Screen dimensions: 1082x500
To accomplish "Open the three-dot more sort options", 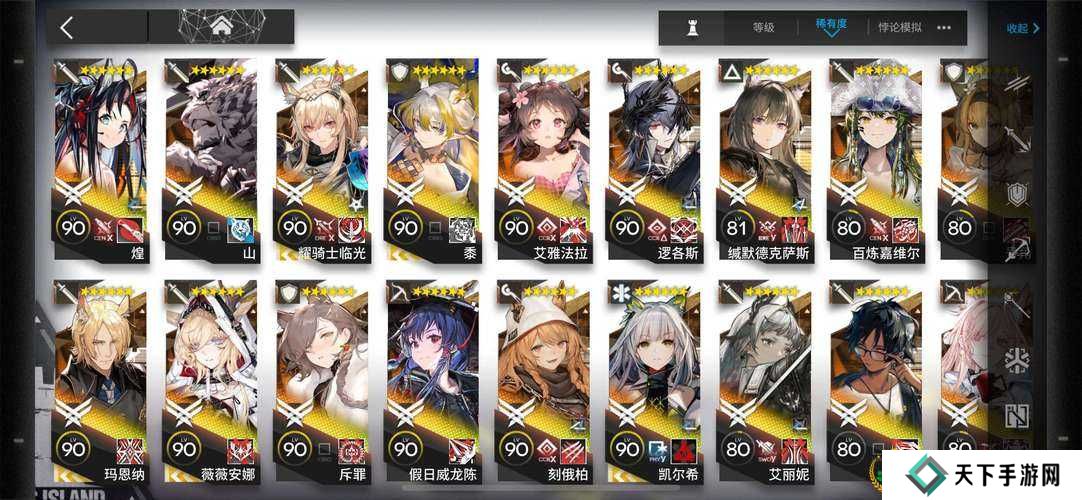I will tap(944, 28).
